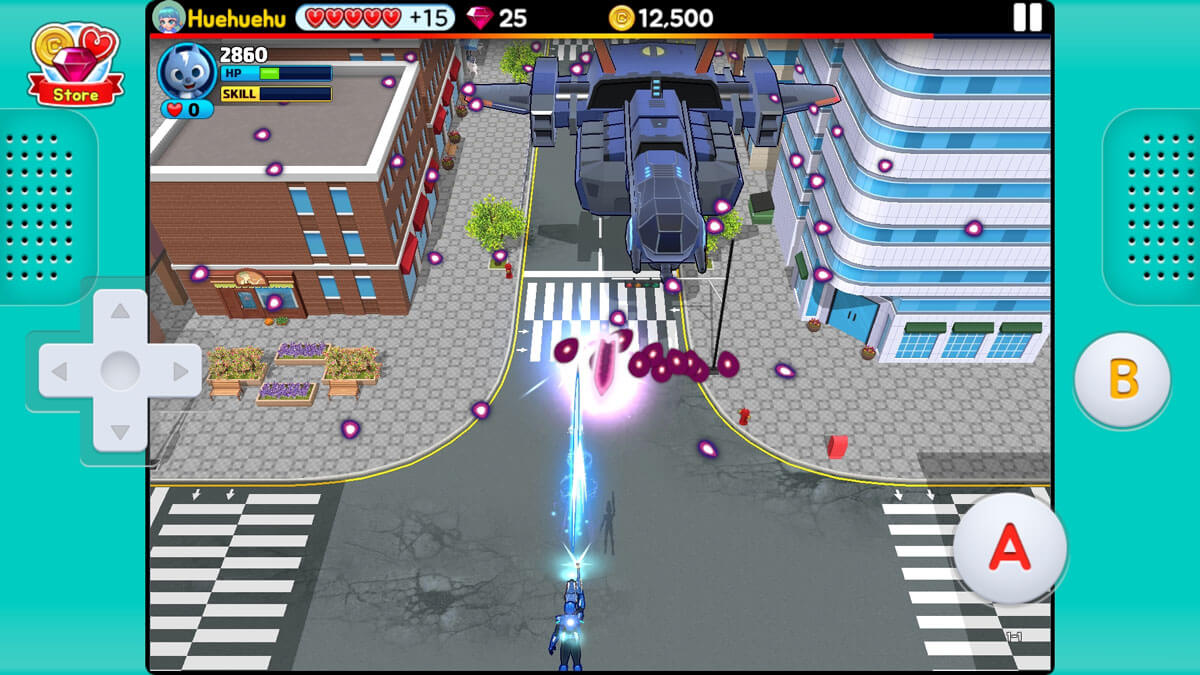
Task: Click the Huehuehu player avatar
Action: click(x=168, y=17)
